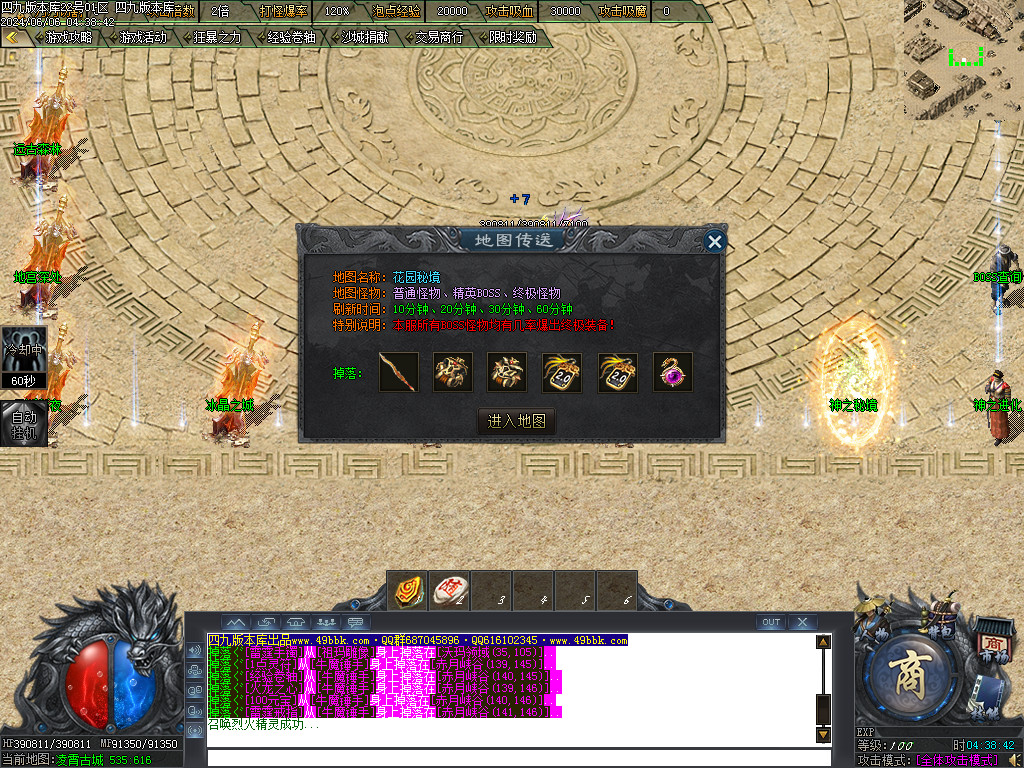Enter the map with 进入地图 button

pos(516,421)
